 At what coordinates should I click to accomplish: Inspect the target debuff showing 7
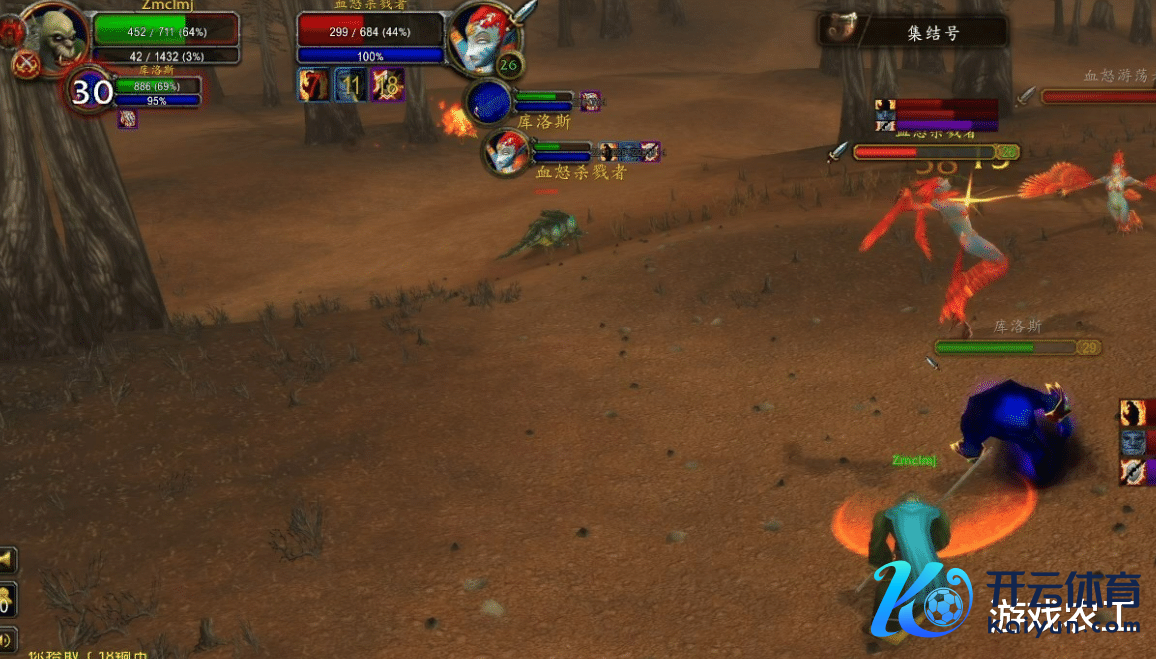313,85
